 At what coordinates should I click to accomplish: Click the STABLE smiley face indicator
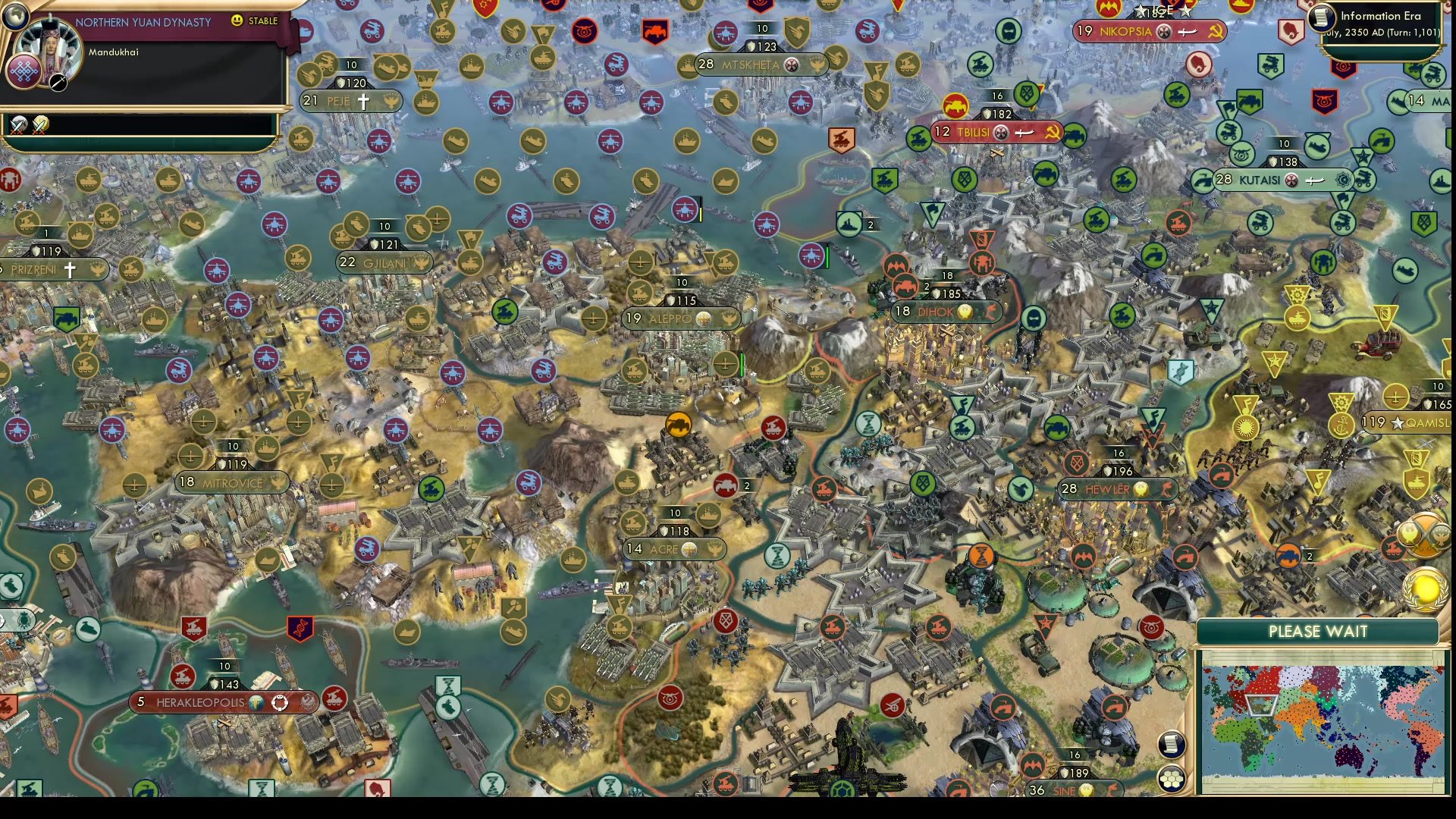[239, 22]
